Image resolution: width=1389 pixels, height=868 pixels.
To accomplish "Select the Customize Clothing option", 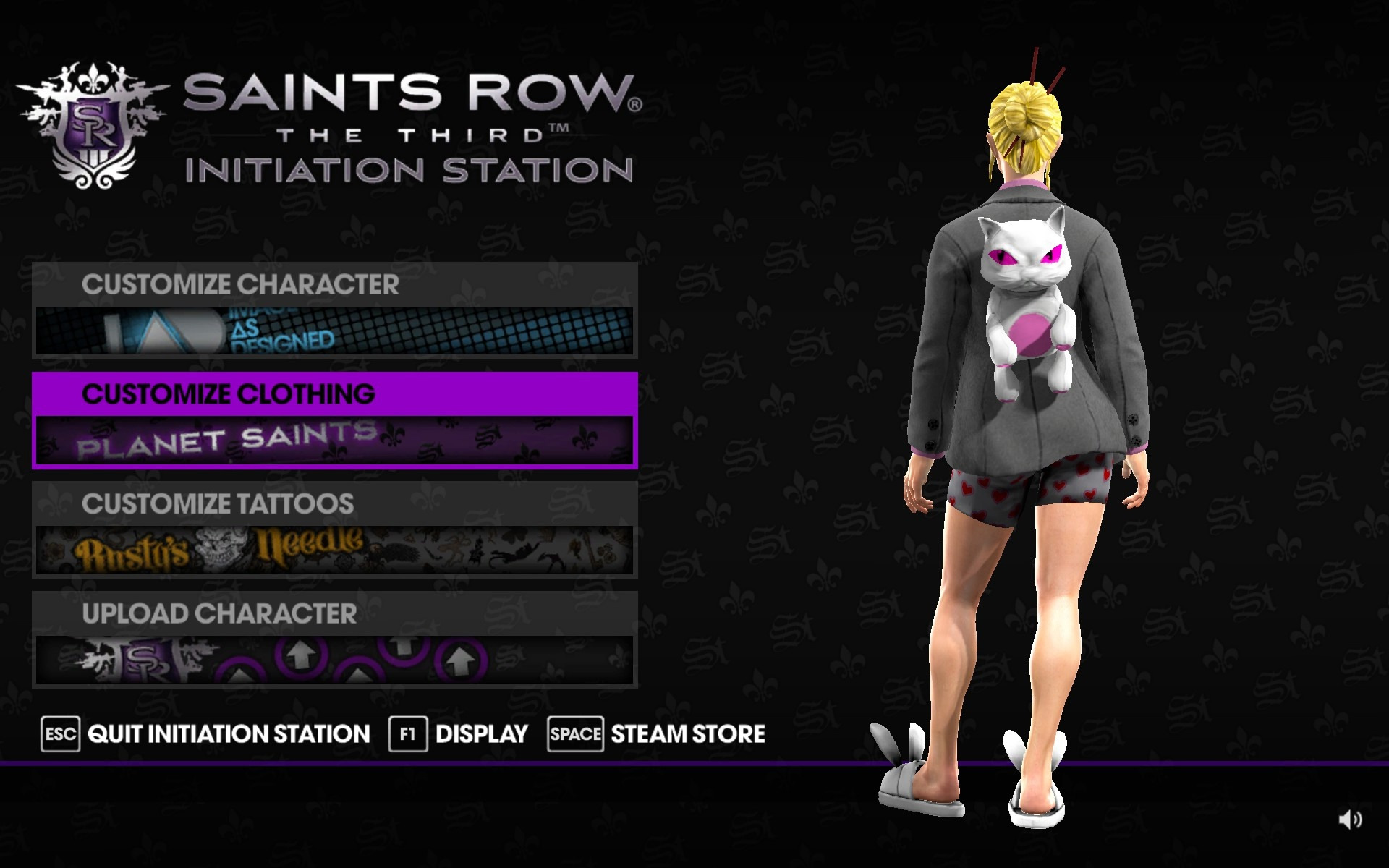I will 334,420.
